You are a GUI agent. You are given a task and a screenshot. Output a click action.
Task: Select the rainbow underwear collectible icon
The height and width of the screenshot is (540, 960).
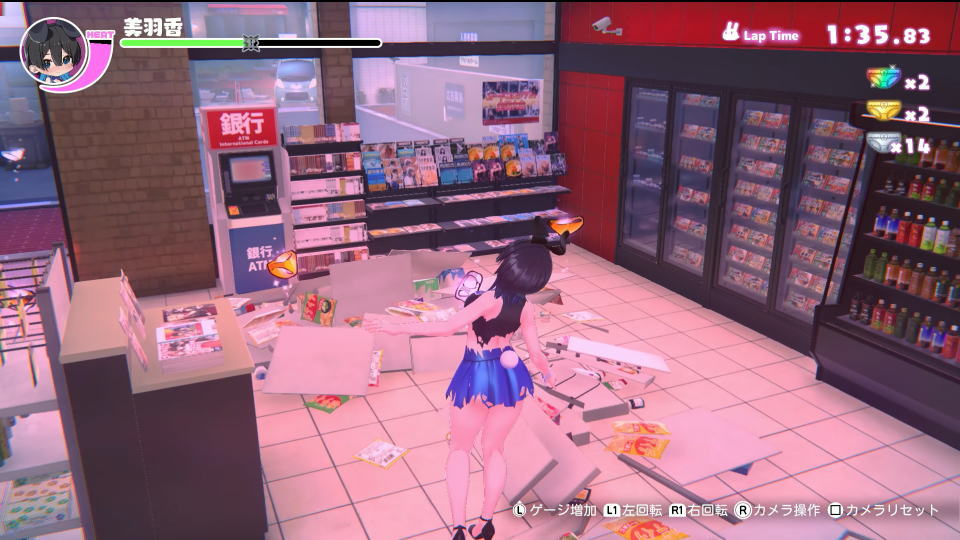(883, 81)
